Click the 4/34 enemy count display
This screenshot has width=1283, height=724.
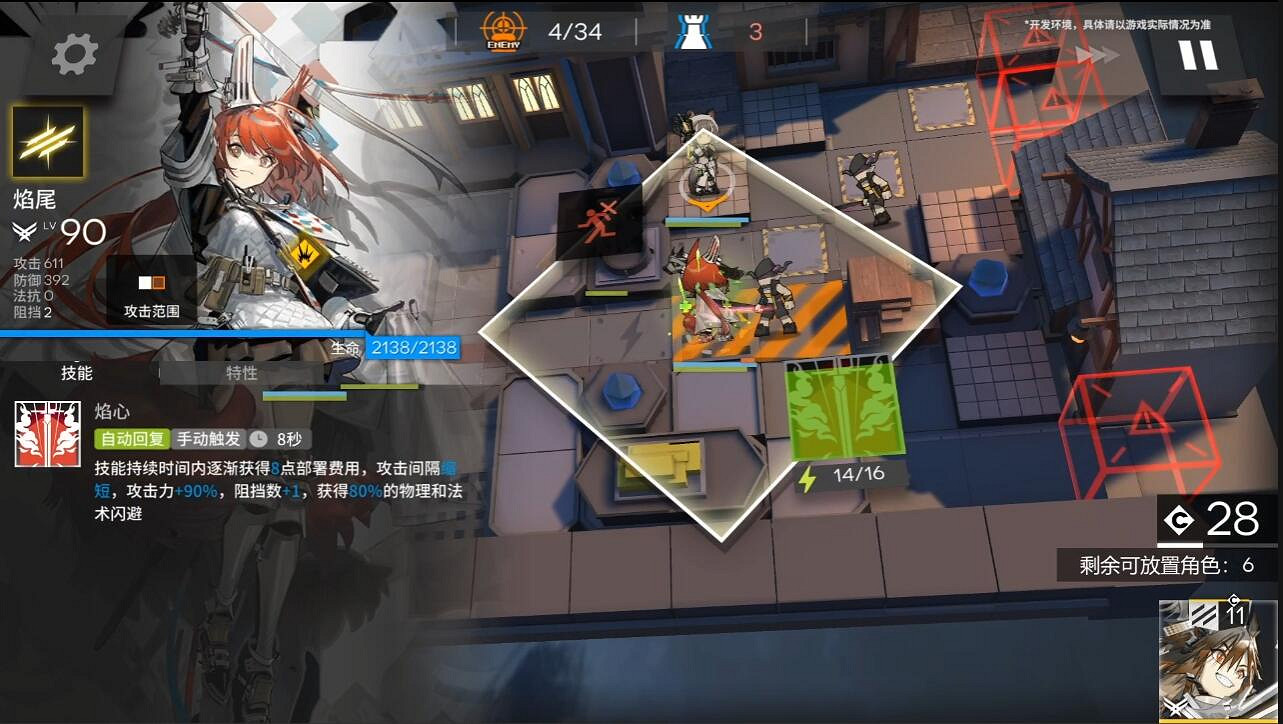pyautogui.click(x=577, y=31)
